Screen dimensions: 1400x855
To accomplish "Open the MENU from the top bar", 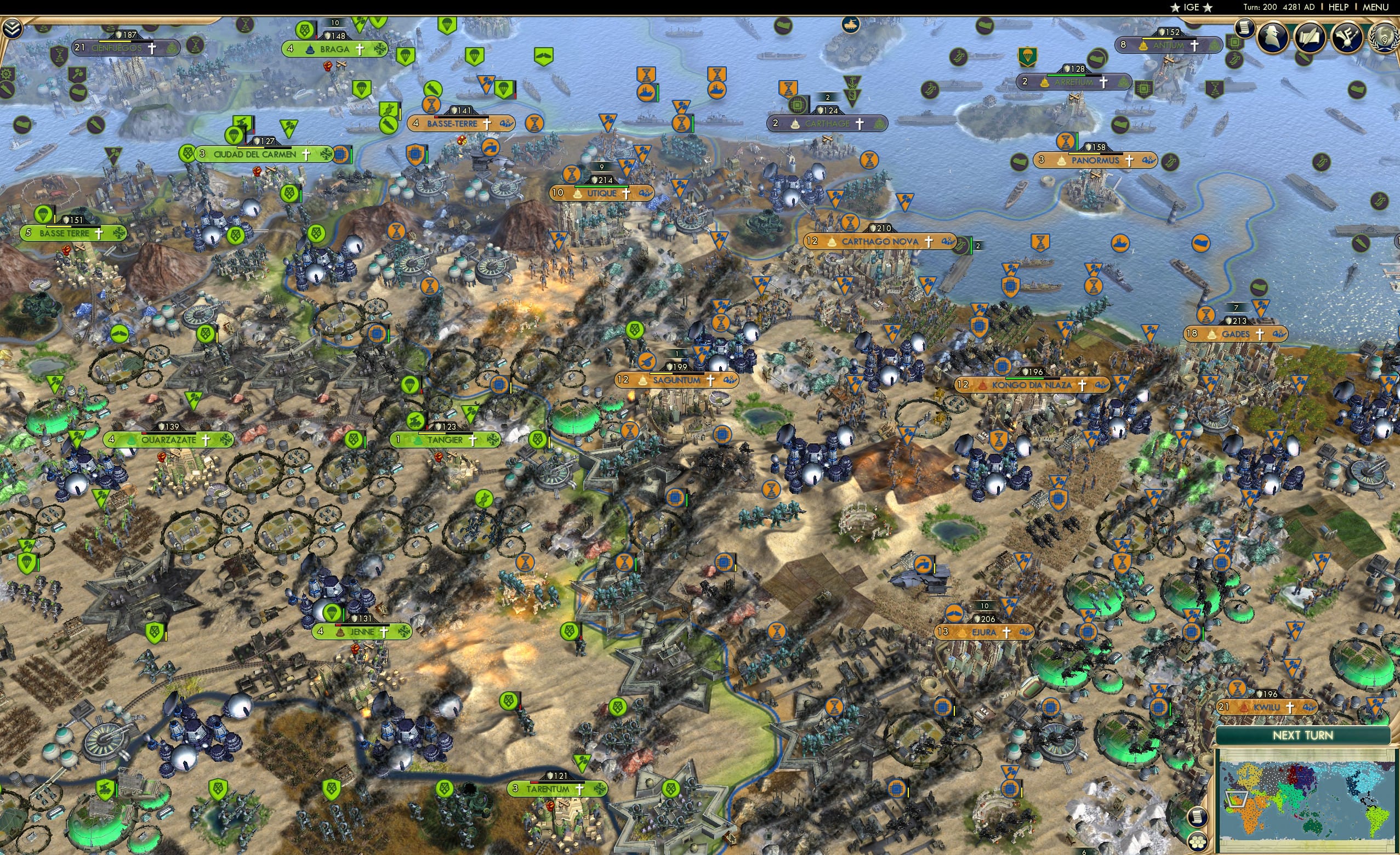I will tap(1374, 7).
